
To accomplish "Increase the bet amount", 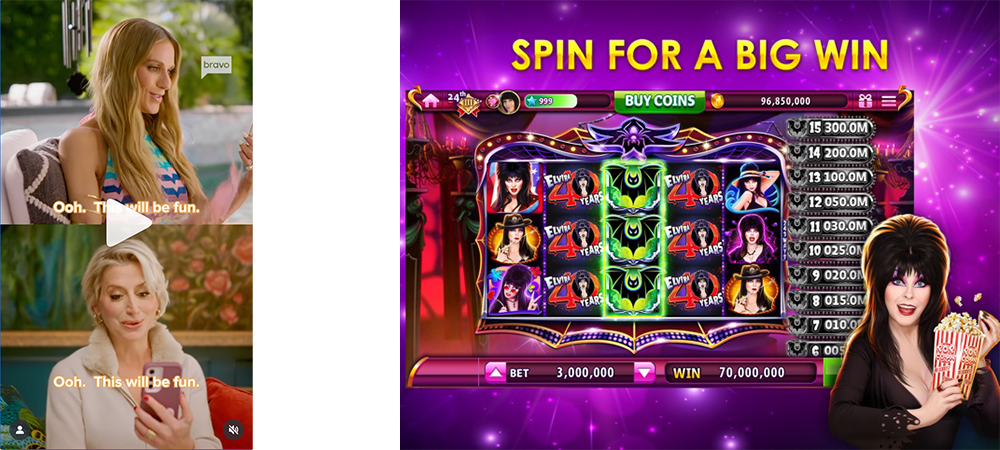I will coord(495,373).
